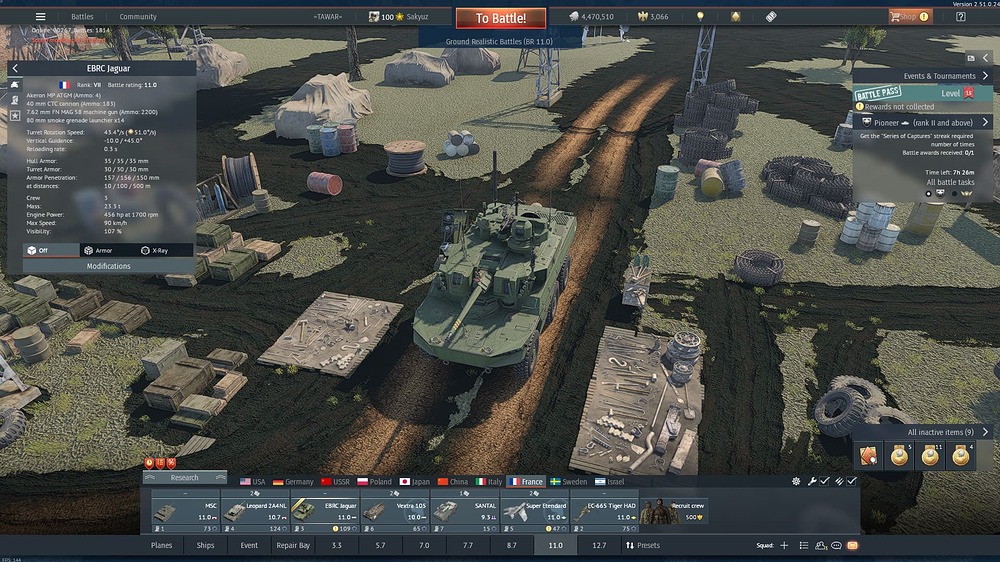The image size is (1000, 562).
Task: Open the Community menu
Action: coord(138,17)
